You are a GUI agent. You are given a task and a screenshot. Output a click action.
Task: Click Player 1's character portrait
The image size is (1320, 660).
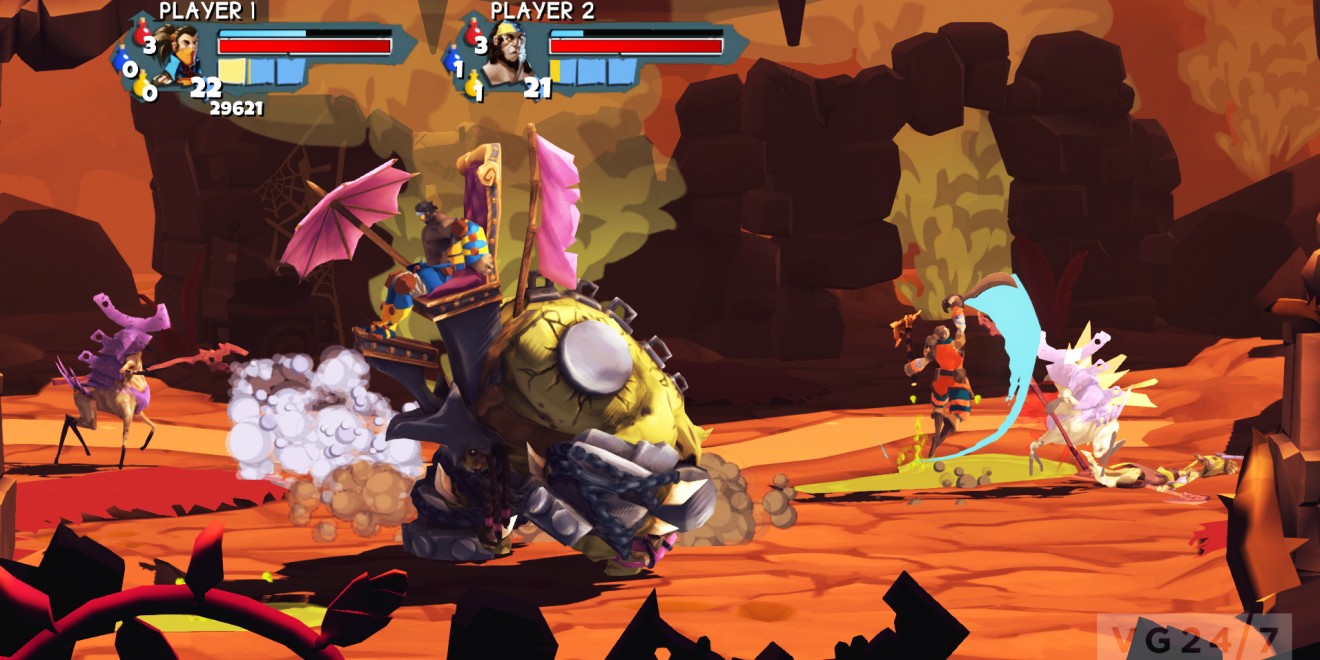180,53
